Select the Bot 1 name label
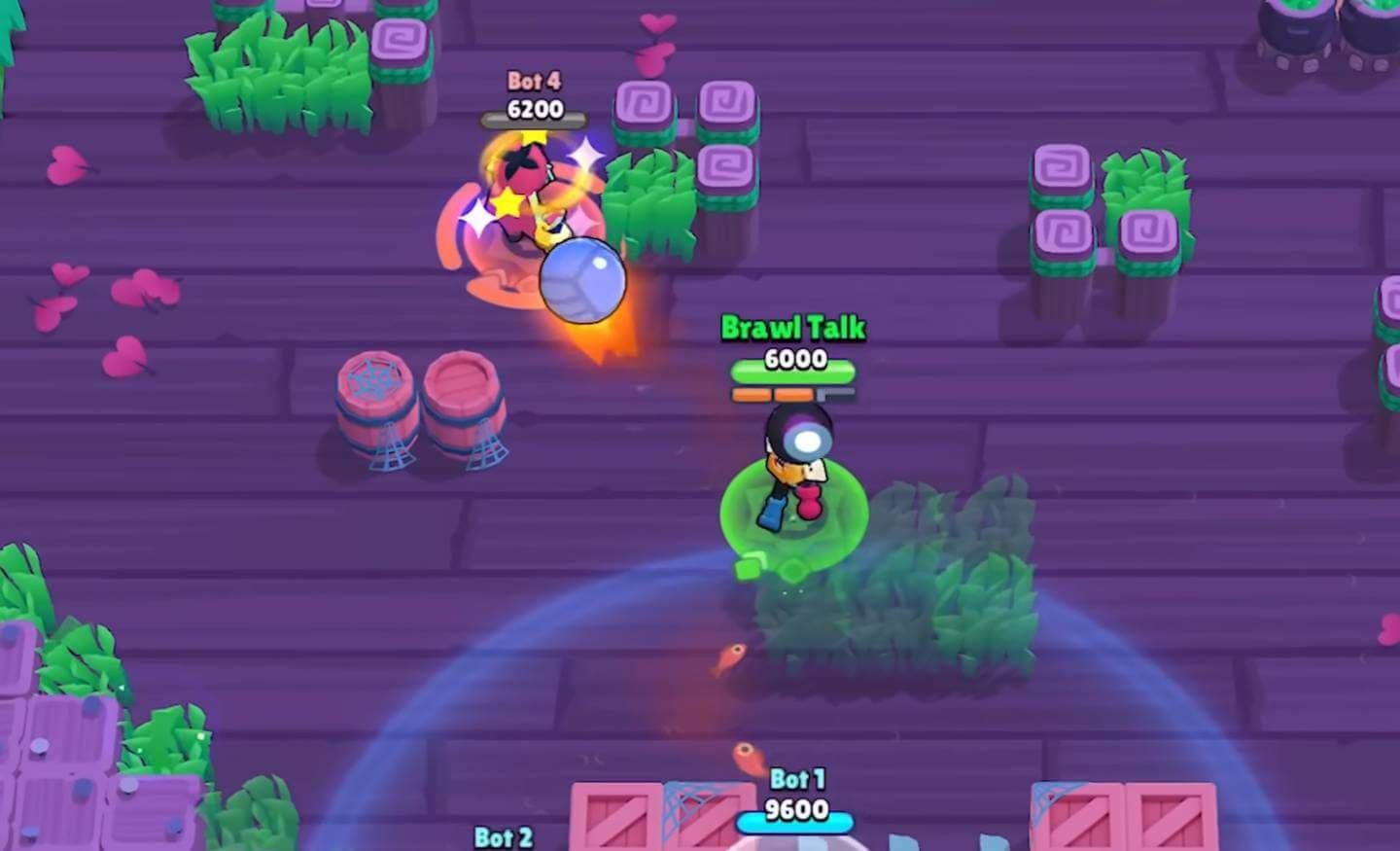 point(799,778)
